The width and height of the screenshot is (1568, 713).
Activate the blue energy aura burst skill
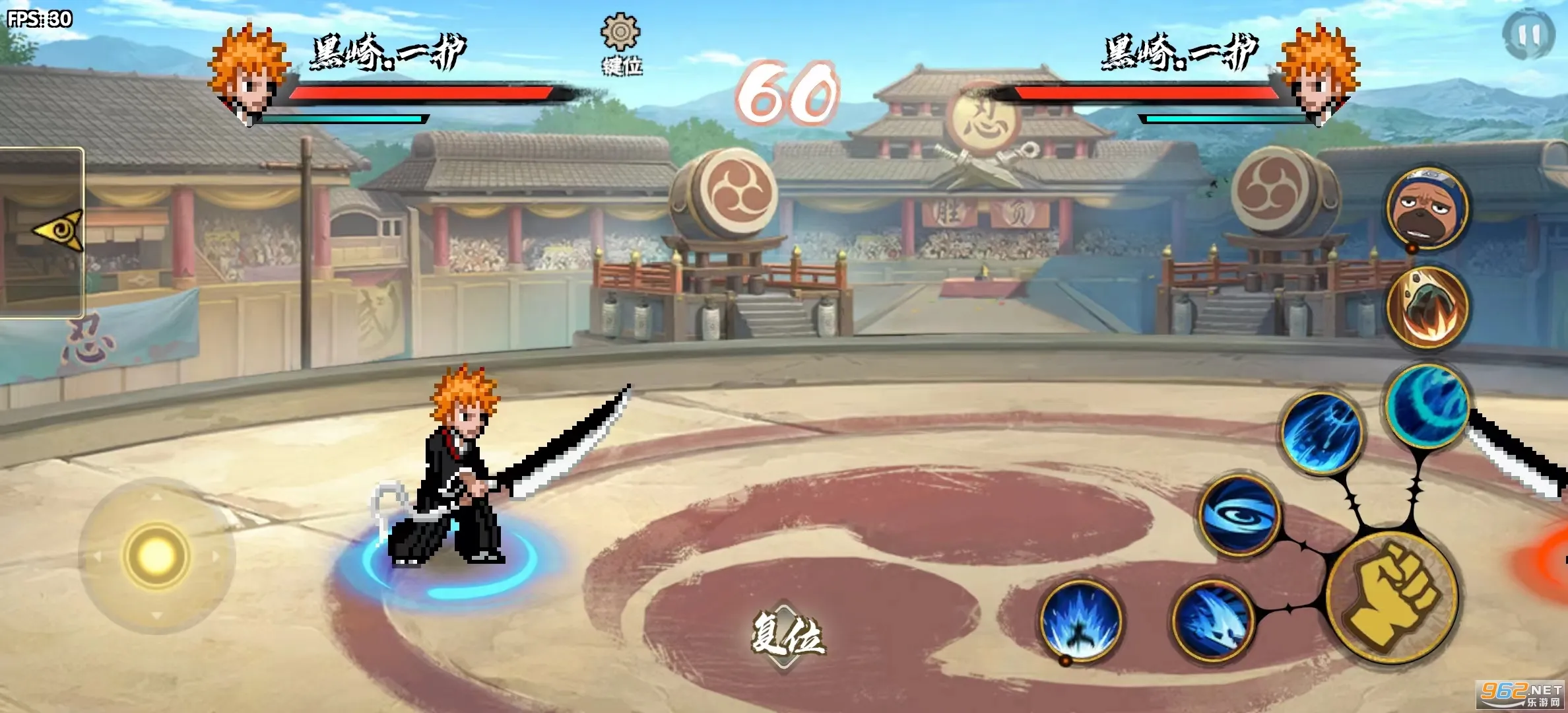point(1080,621)
